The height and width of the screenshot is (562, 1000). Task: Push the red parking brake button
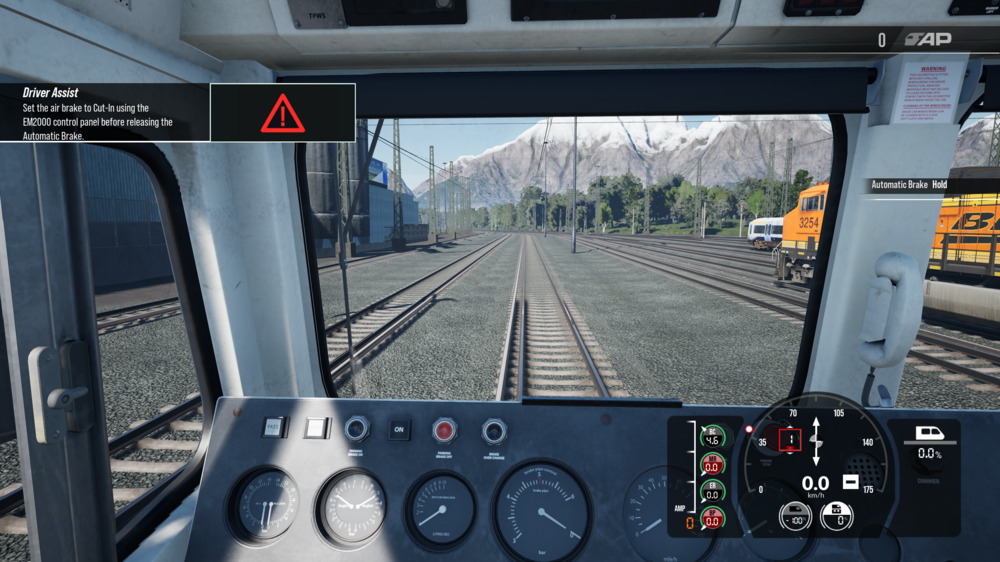click(445, 430)
